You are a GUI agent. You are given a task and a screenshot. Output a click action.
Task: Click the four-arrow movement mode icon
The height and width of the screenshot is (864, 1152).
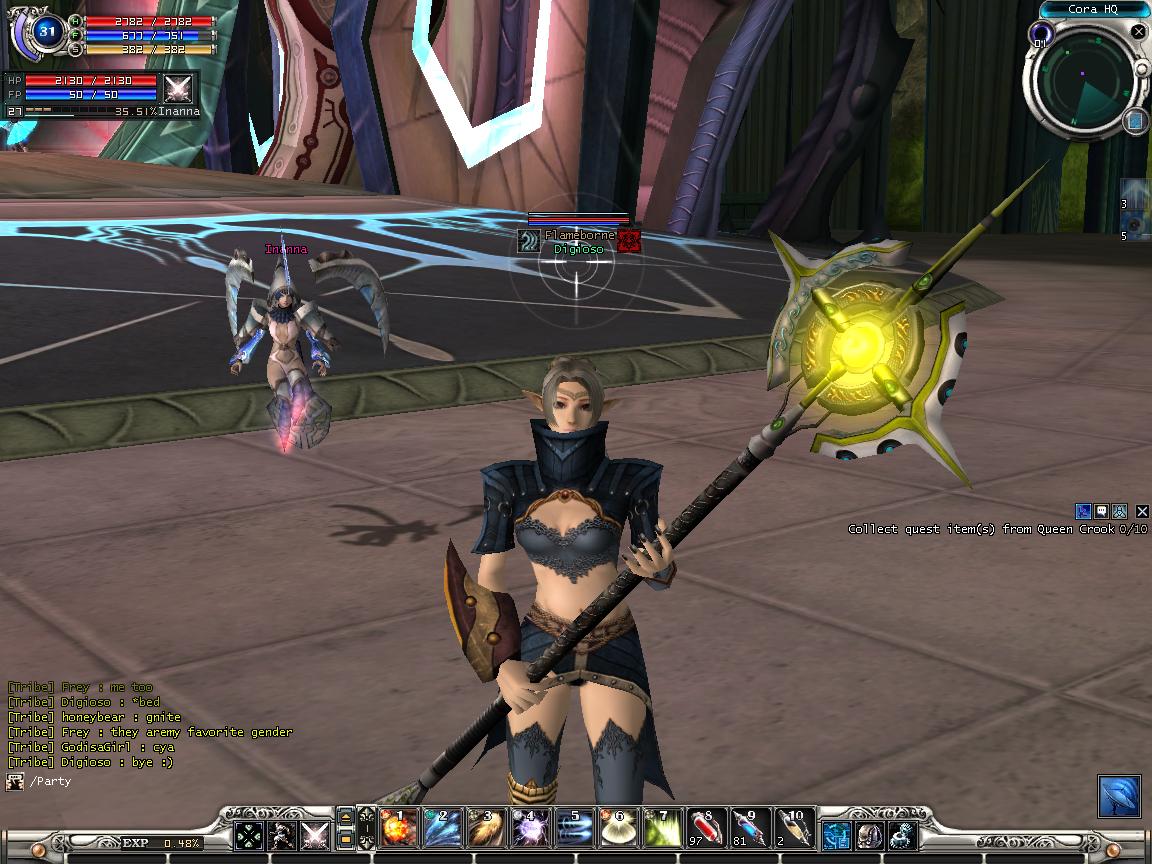[249, 835]
